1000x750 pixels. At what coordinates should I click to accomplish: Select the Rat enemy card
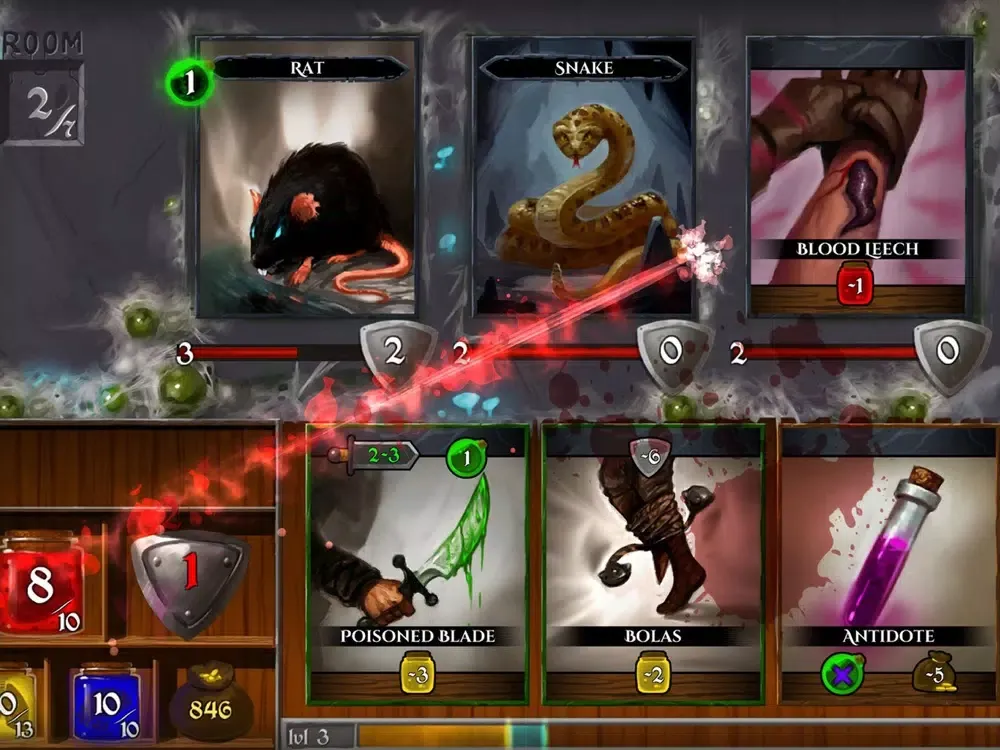click(x=306, y=180)
